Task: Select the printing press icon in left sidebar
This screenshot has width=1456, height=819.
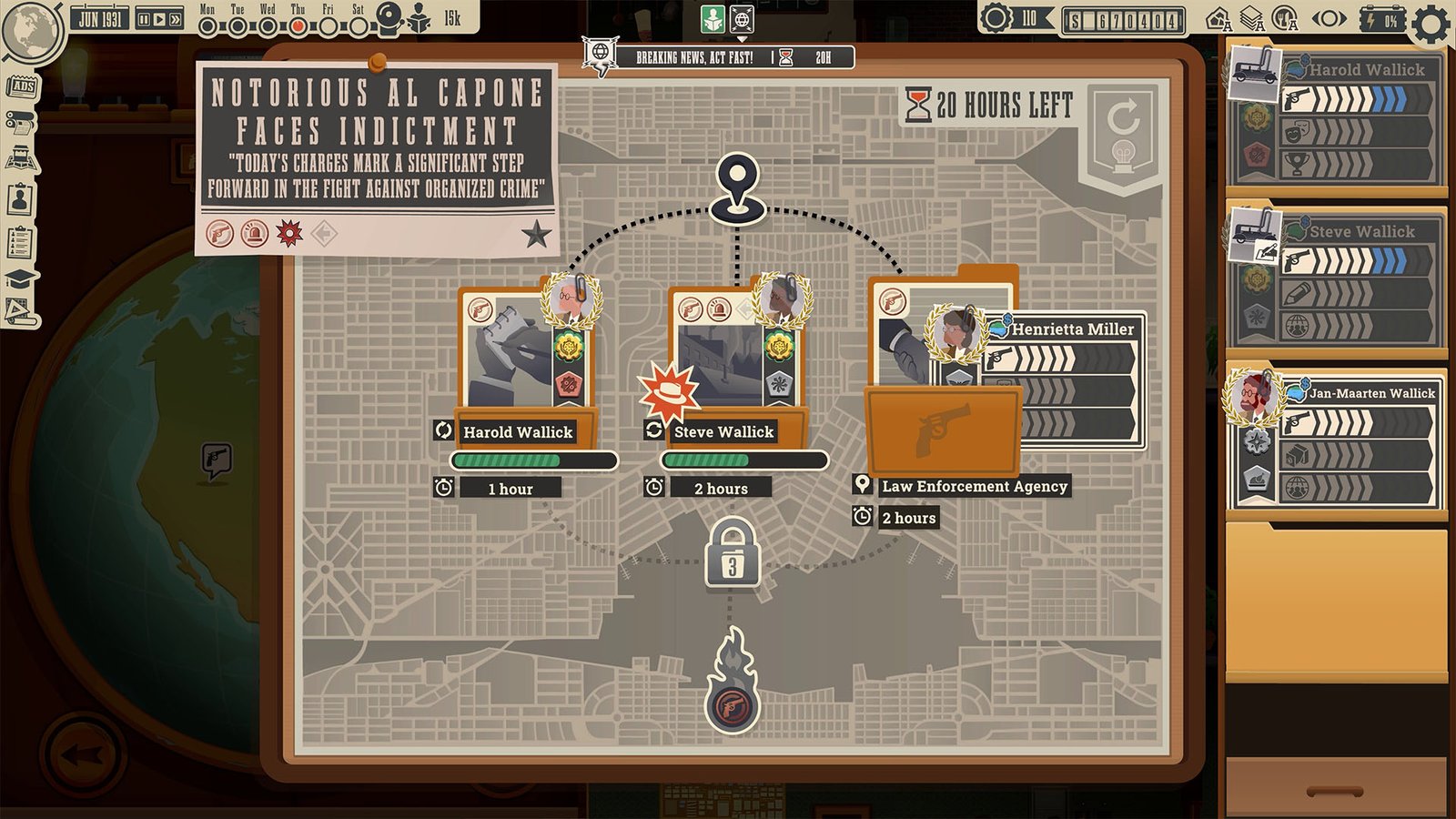Action: tap(22, 124)
